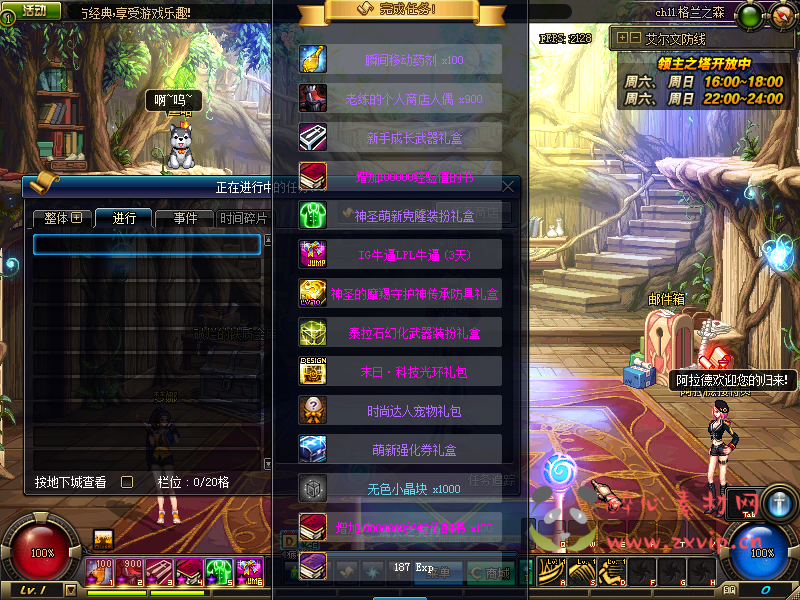Select the 瞬间移动药剂 x100 reward

(400, 59)
